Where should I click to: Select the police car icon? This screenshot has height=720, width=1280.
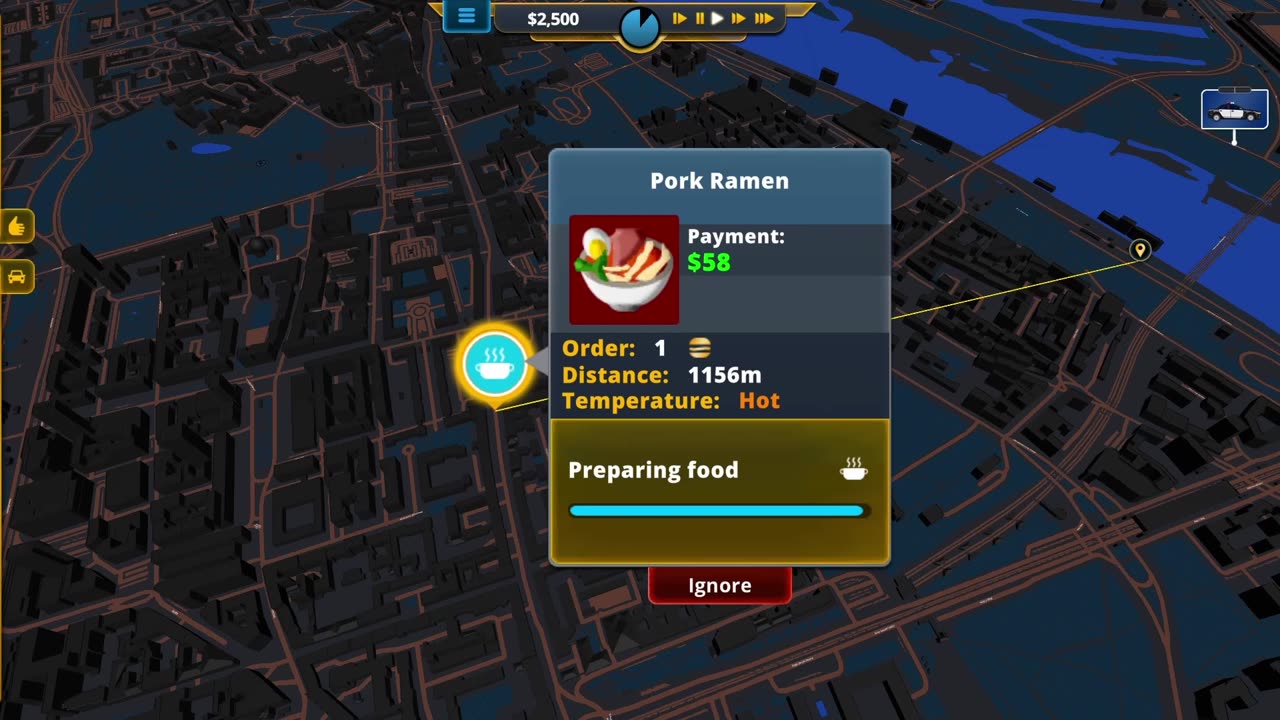tap(1234, 110)
